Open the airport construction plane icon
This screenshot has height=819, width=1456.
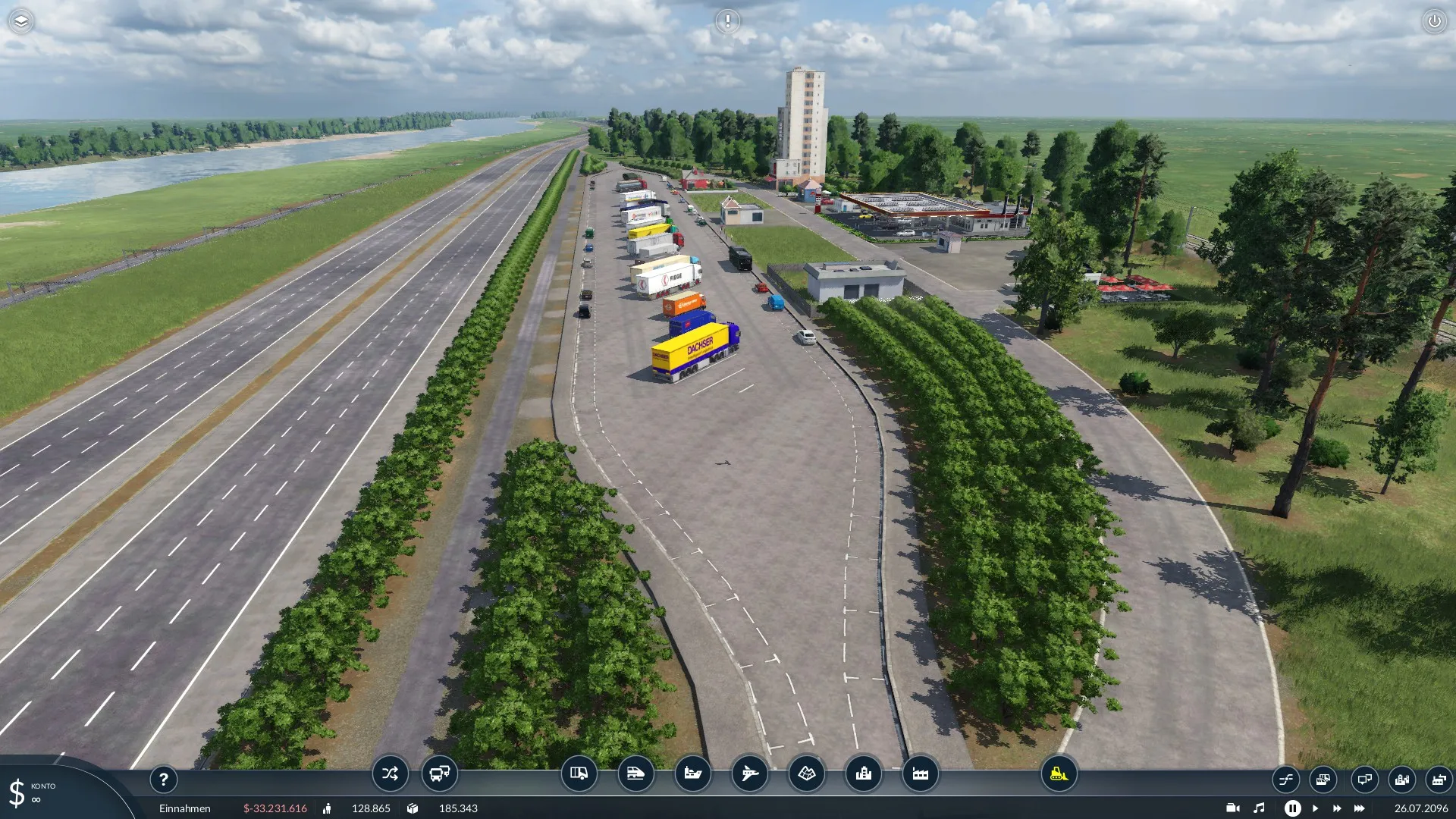click(x=749, y=773)
